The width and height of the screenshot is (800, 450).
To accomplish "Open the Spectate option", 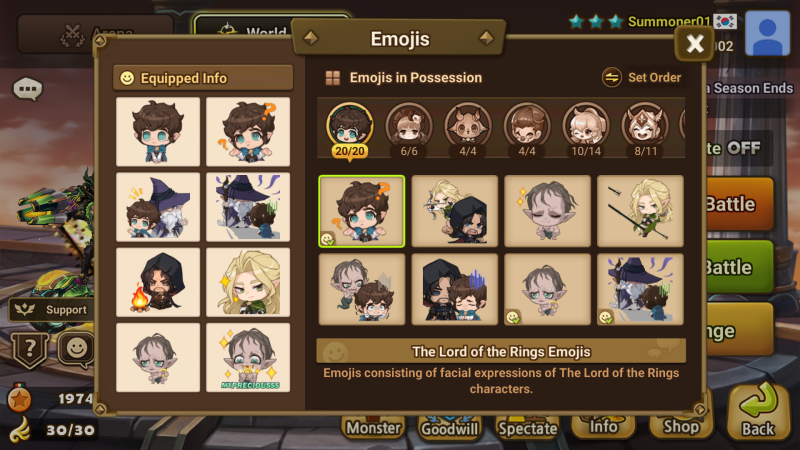I will click(527, 427).
